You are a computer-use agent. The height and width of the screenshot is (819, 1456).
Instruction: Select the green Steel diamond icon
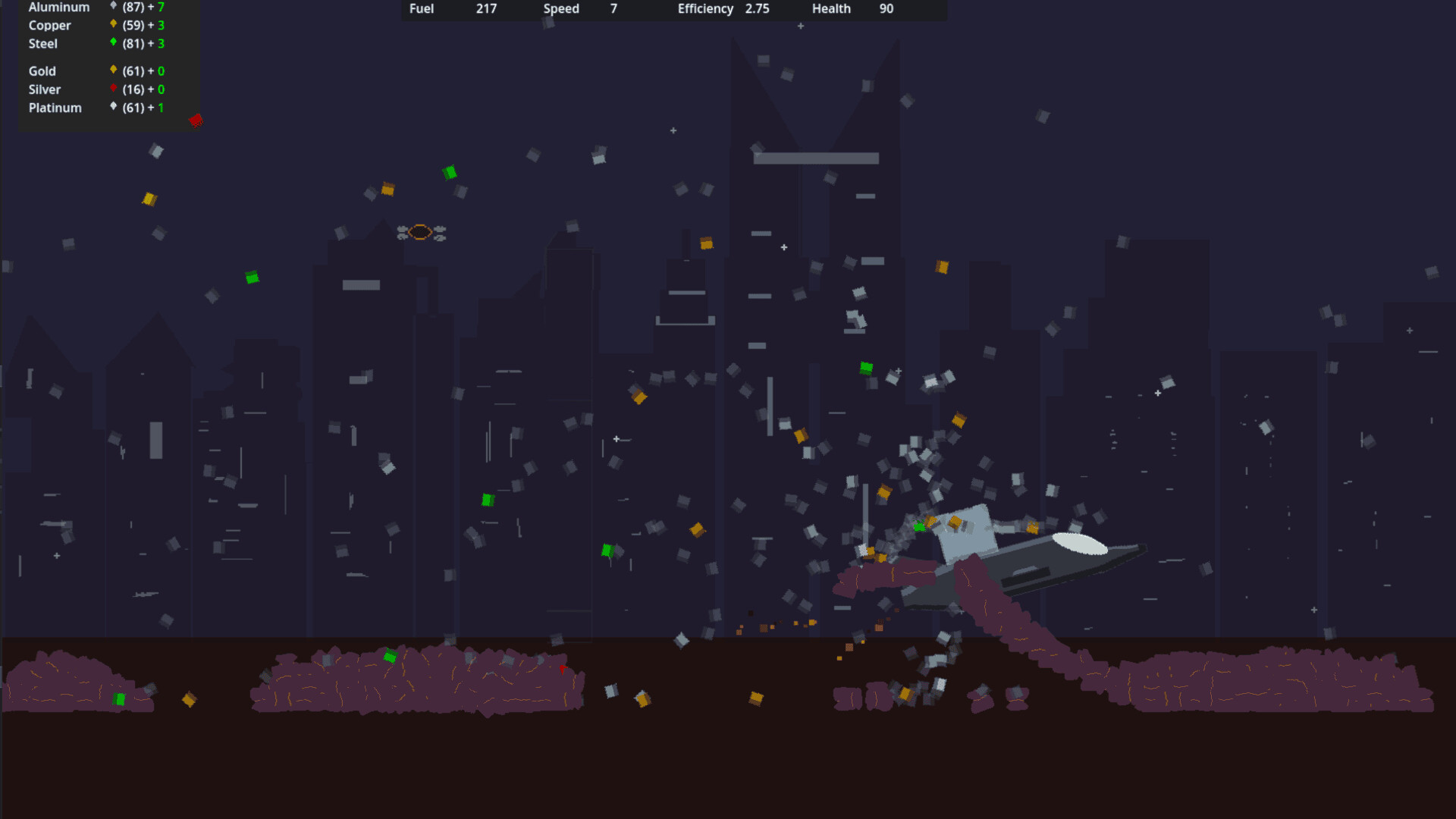point(112,43)
